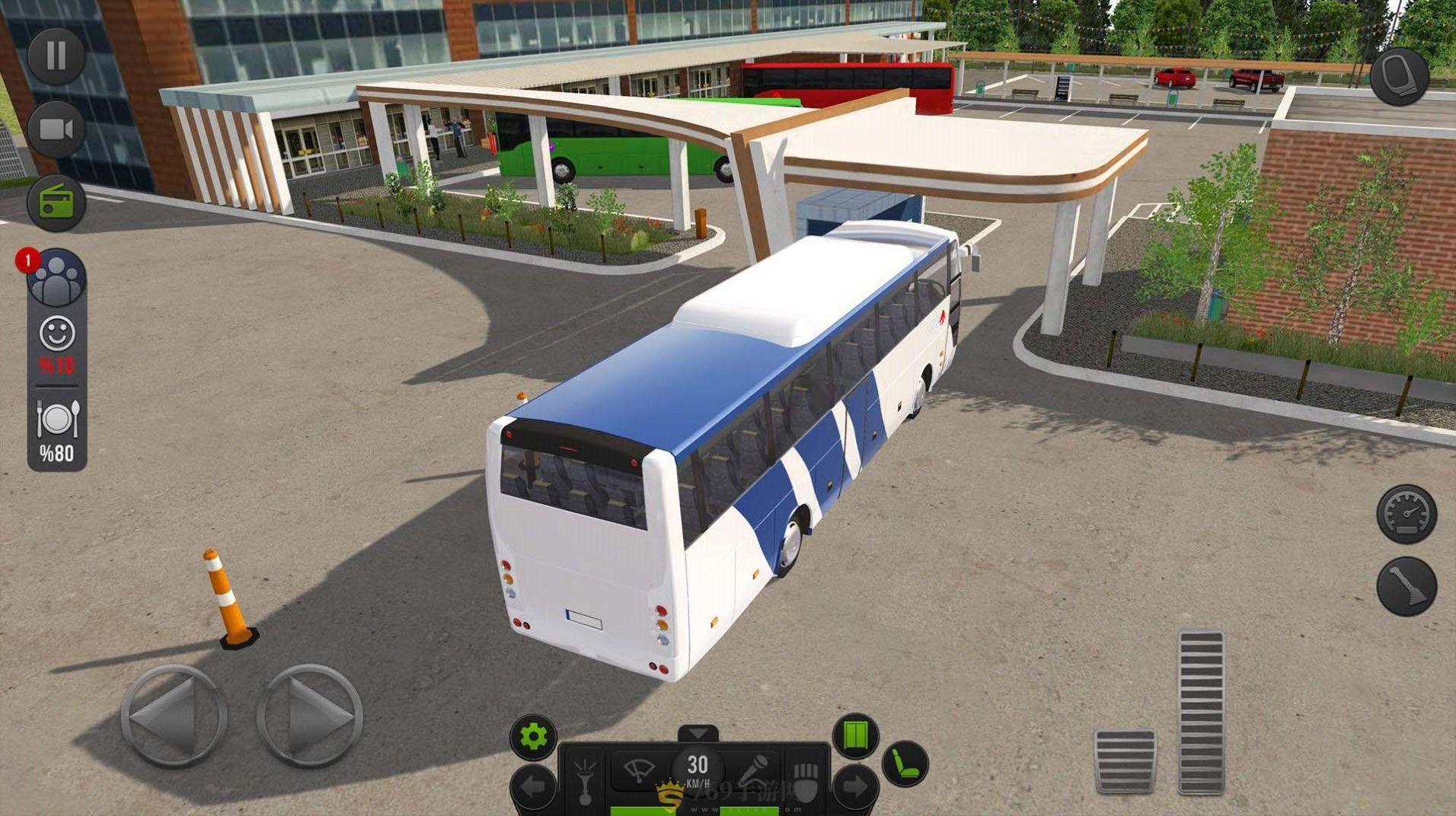
Task: Pause the game with the pause button
Action: click(x=56, y=56)
